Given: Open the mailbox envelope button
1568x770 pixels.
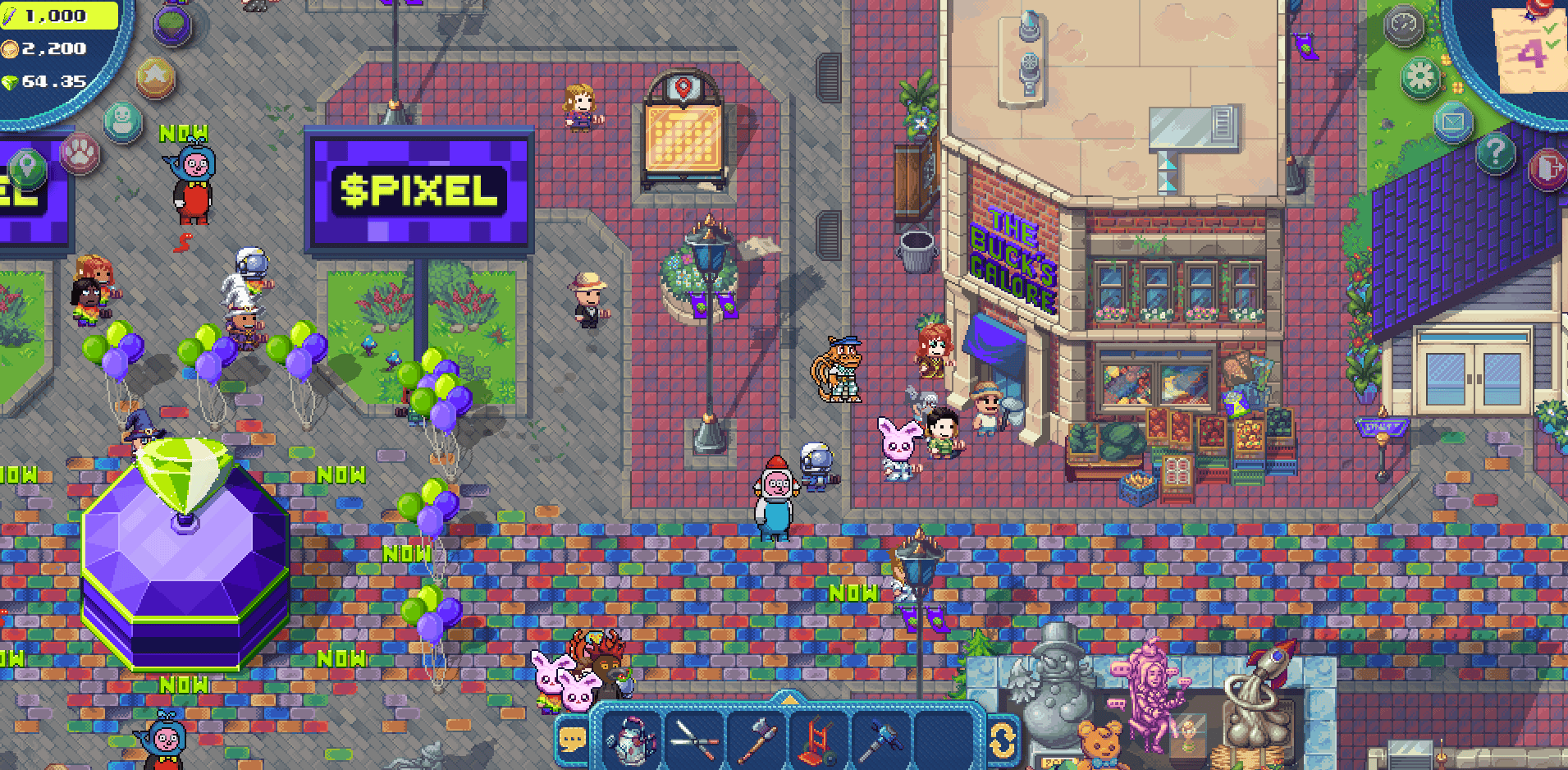Looking at the screenshot, I should [1453, 123].
